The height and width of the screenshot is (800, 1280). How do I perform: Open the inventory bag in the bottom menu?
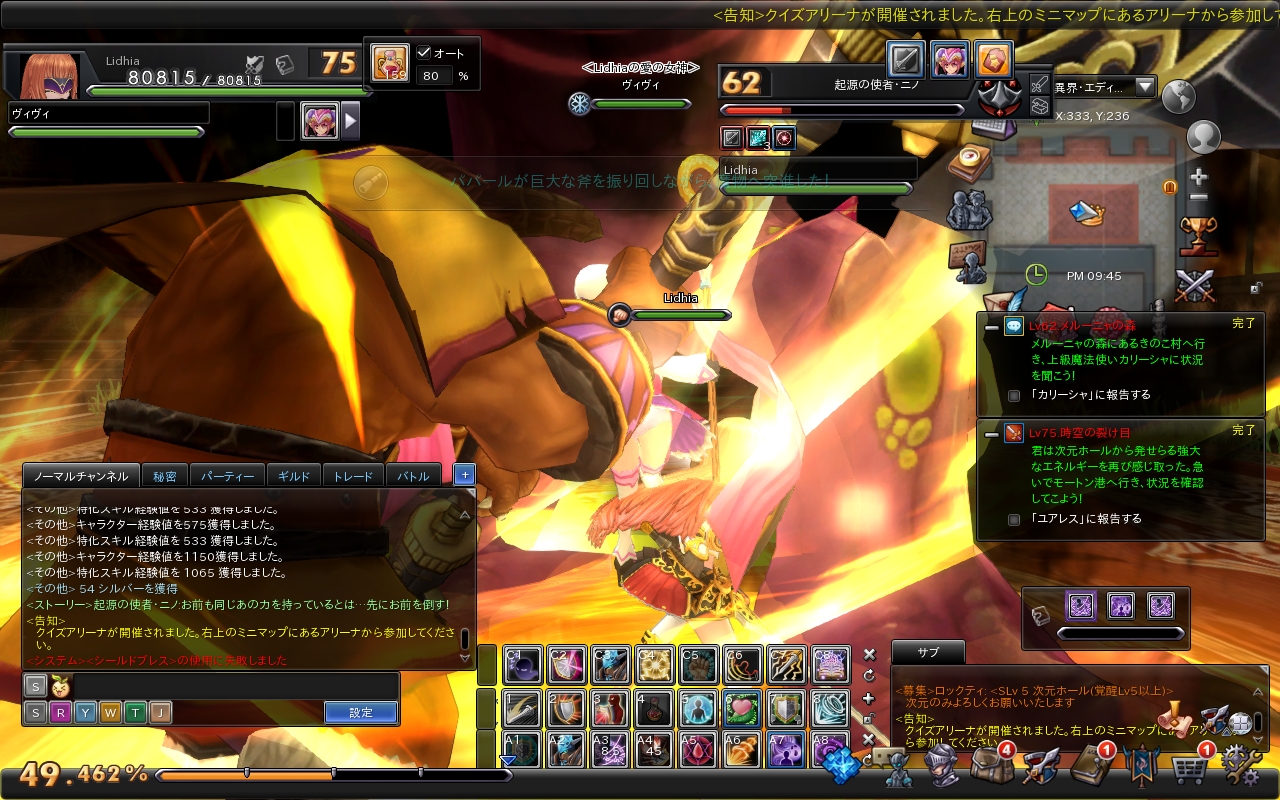point(989,767)
